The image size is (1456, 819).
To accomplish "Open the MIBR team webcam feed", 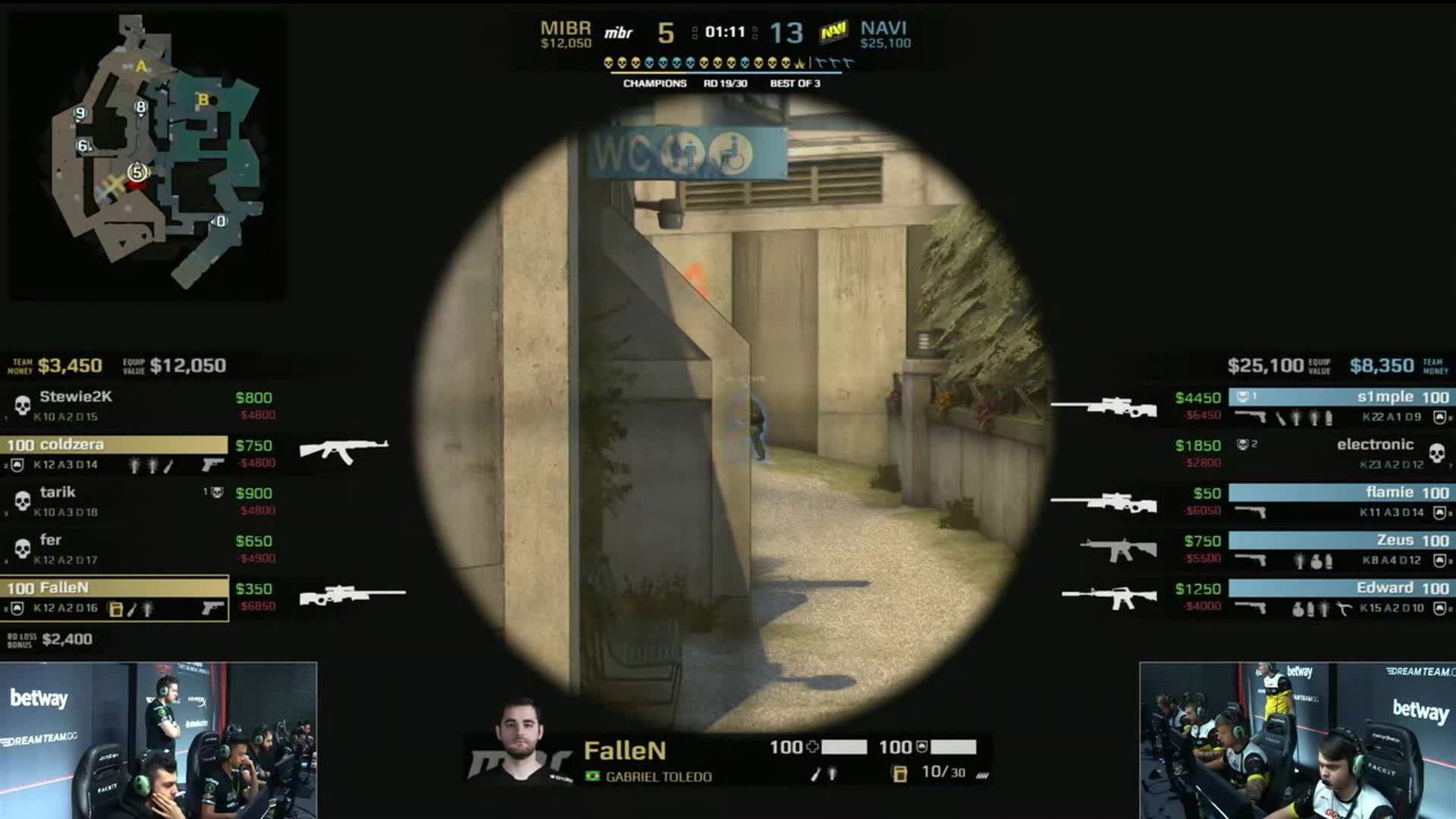I will [158, 740].
